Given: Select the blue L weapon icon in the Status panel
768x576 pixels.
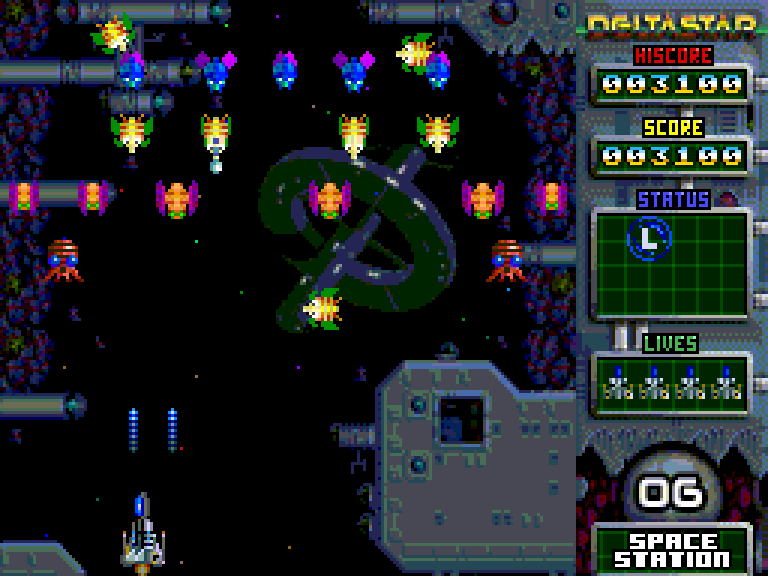Looking at the screenshot, I should (x=649, y=238).
